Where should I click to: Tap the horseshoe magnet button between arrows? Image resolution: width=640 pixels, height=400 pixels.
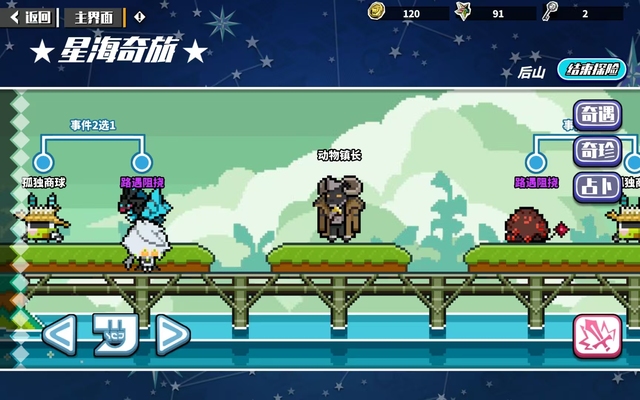pos(115,334)
